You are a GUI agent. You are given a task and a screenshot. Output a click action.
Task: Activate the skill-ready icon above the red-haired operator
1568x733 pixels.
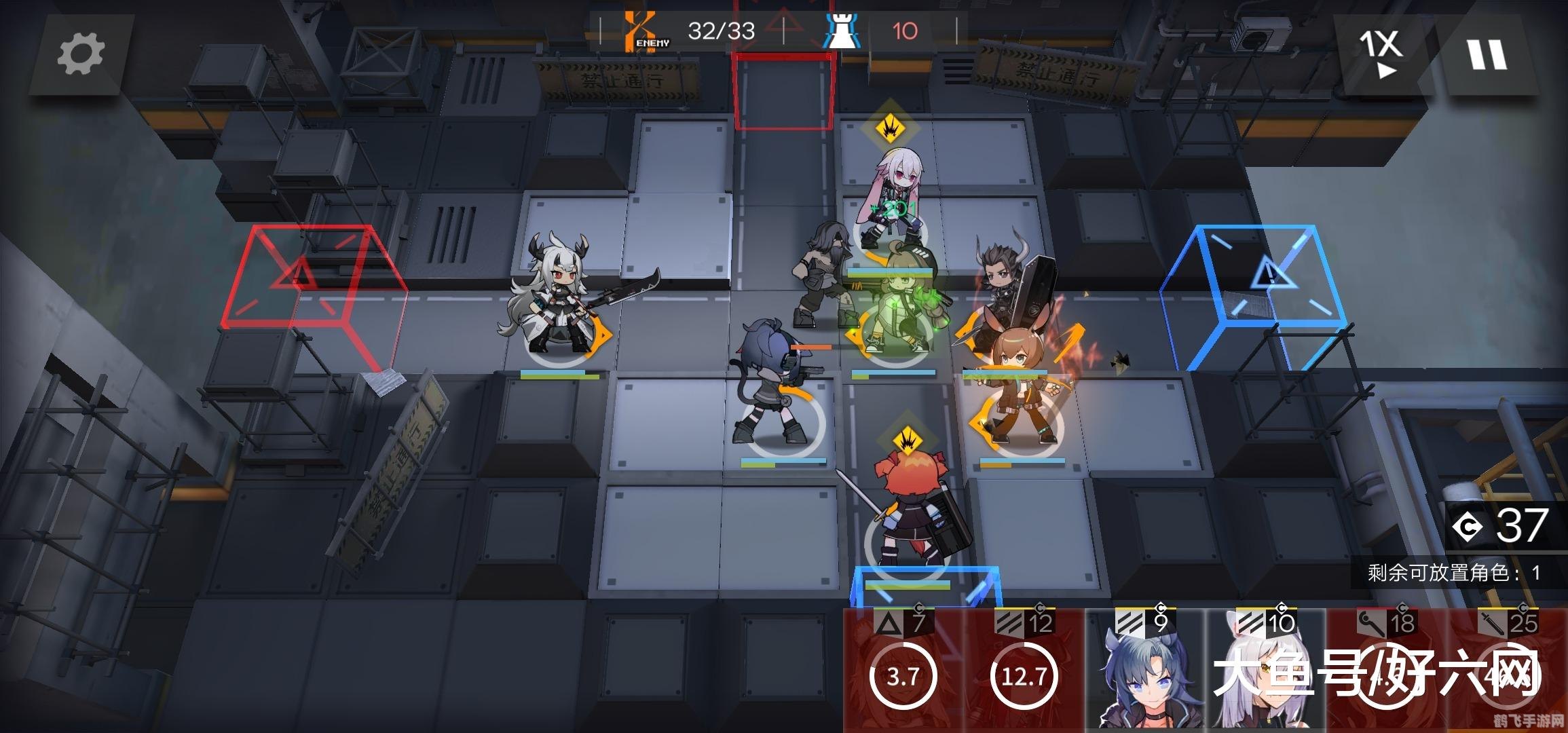[906, 442]
